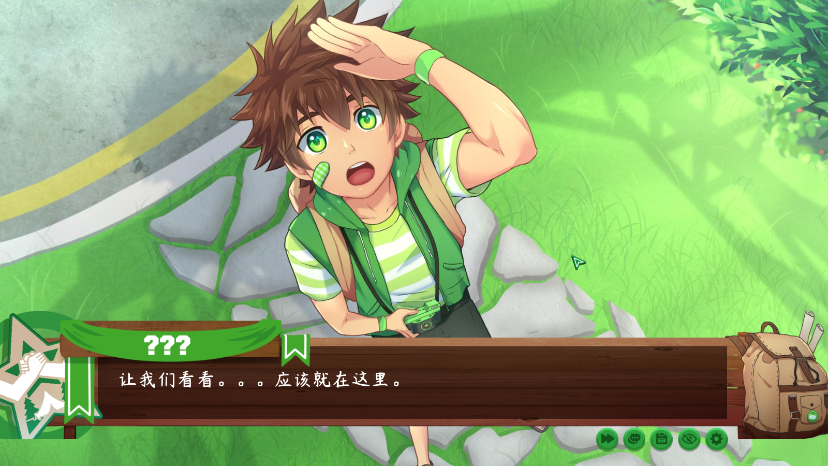This screenshot has width=828, height=466.
Task: Open the dialogue history log
Action: (633, 438)
